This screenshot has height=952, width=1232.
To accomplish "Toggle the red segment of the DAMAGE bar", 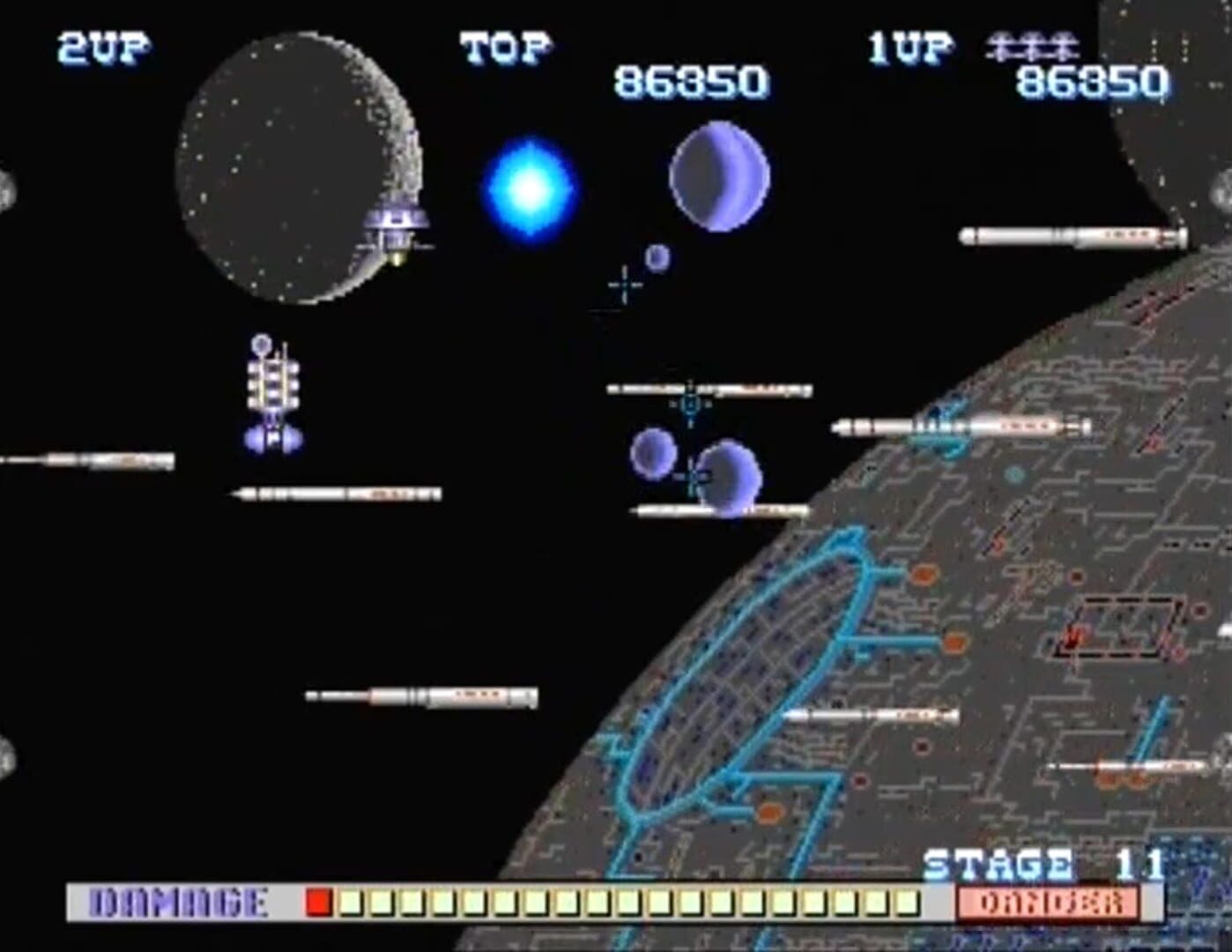I will [317, 901].
